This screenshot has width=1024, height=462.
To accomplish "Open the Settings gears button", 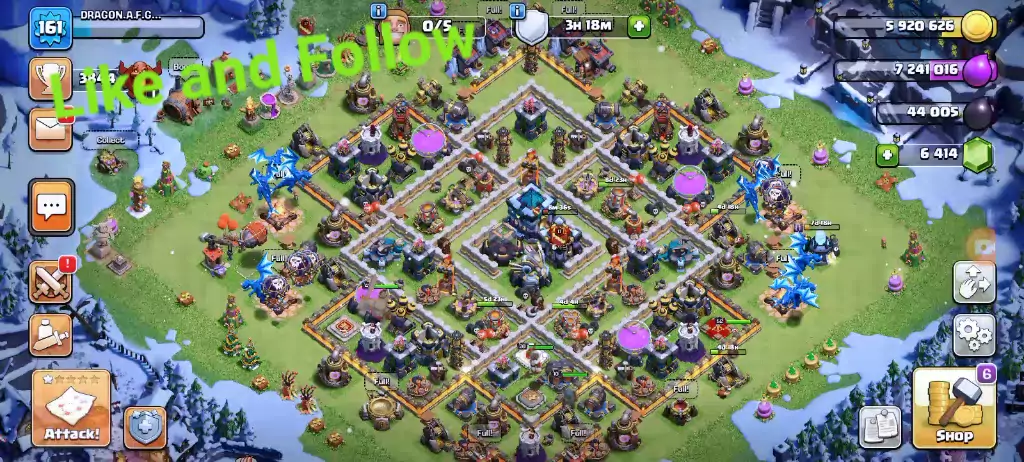I will [x=973, y=335].
